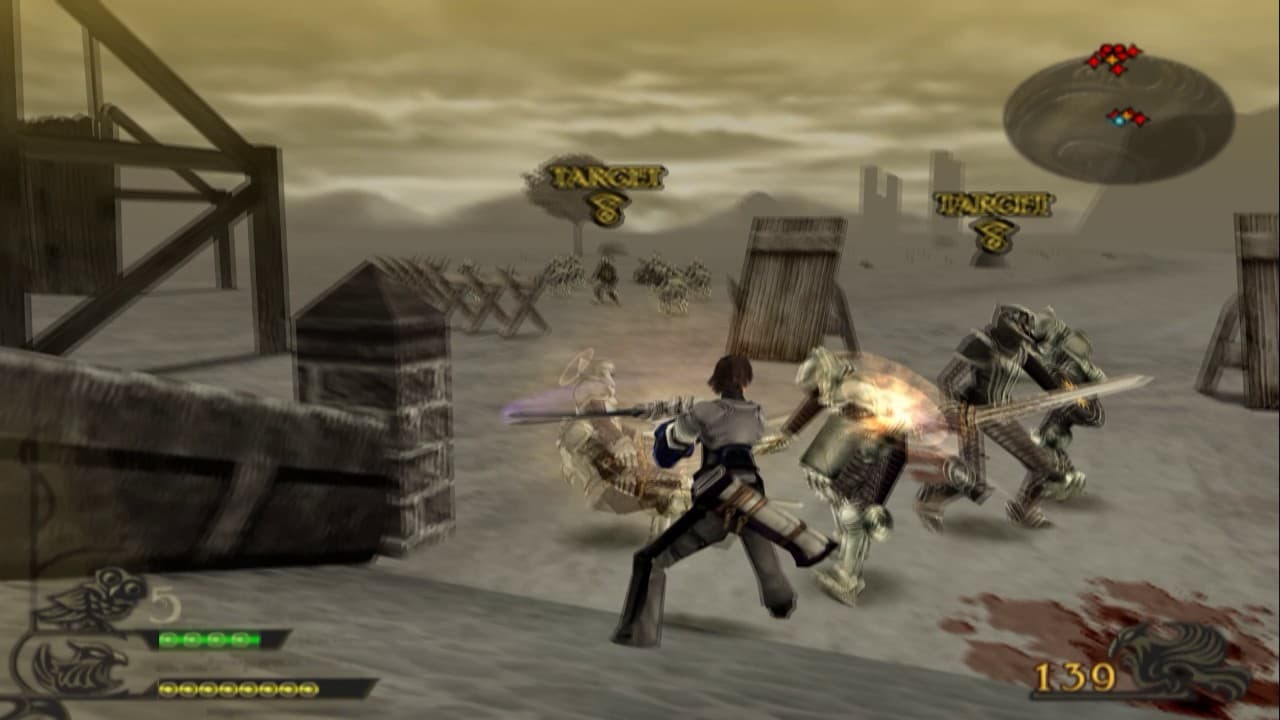Select the gold griffin shield in the bottom right
The height and width of the screenshot is (720, 1280).
[1180, 660]
